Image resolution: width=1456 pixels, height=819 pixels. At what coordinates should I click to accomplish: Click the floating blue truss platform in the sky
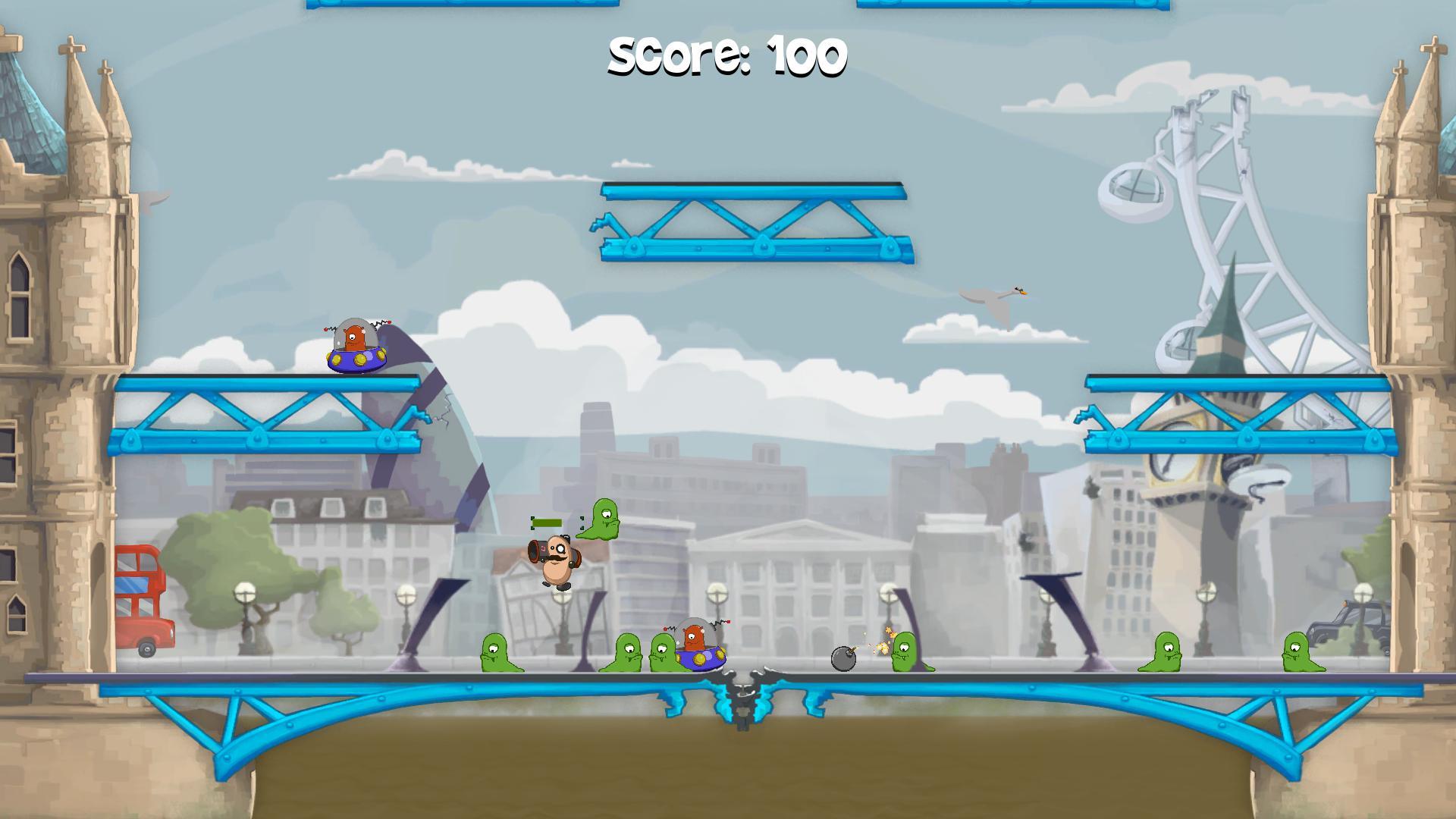755,220
